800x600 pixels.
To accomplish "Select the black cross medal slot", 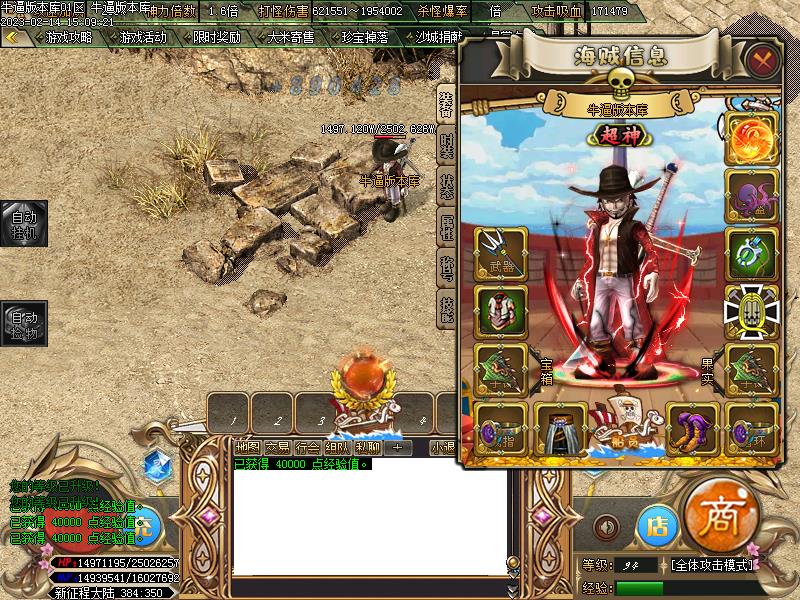I will [x=748, y=308].
